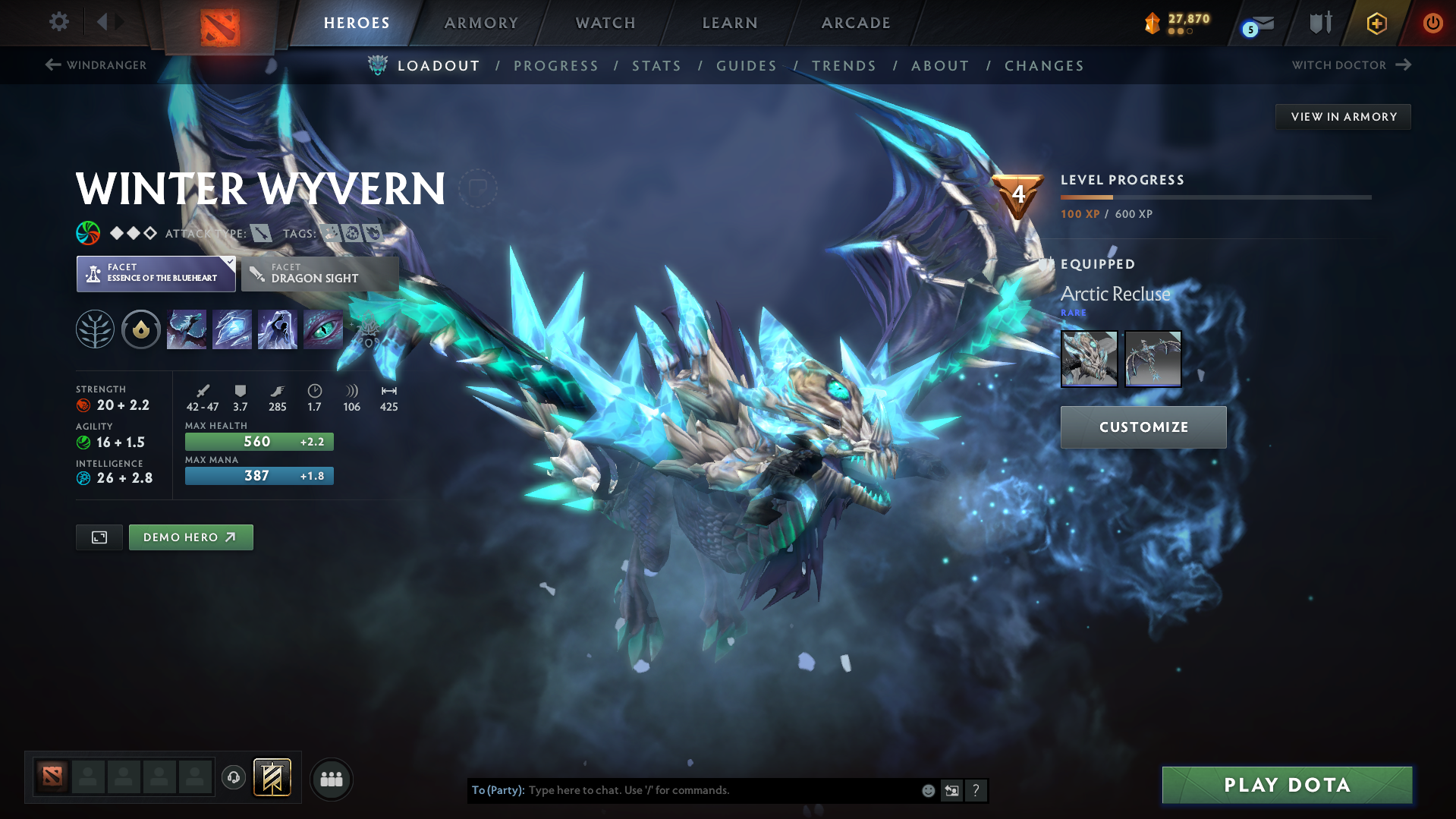Image resolution: width=1456 pixels, height=819 pixels.
Task: View the Cold Embrace ability icon
Action: tap(278, 329)
